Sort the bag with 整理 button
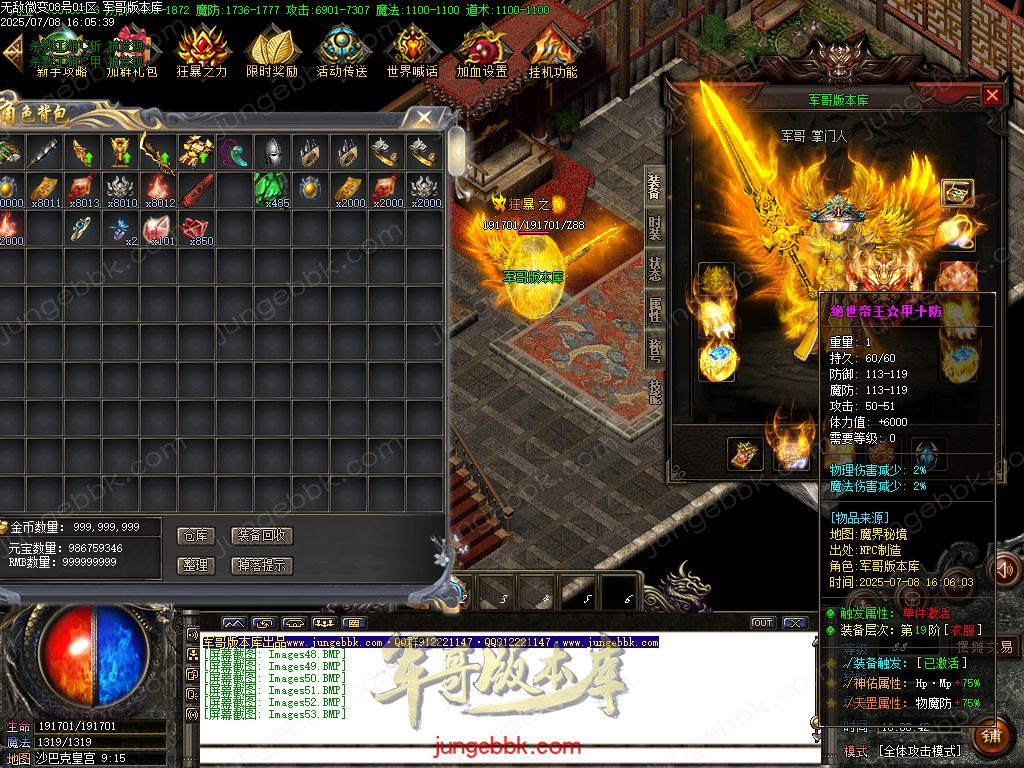Screen dimensions: 1024x768 pyautogui.click(x=195, y=565)
